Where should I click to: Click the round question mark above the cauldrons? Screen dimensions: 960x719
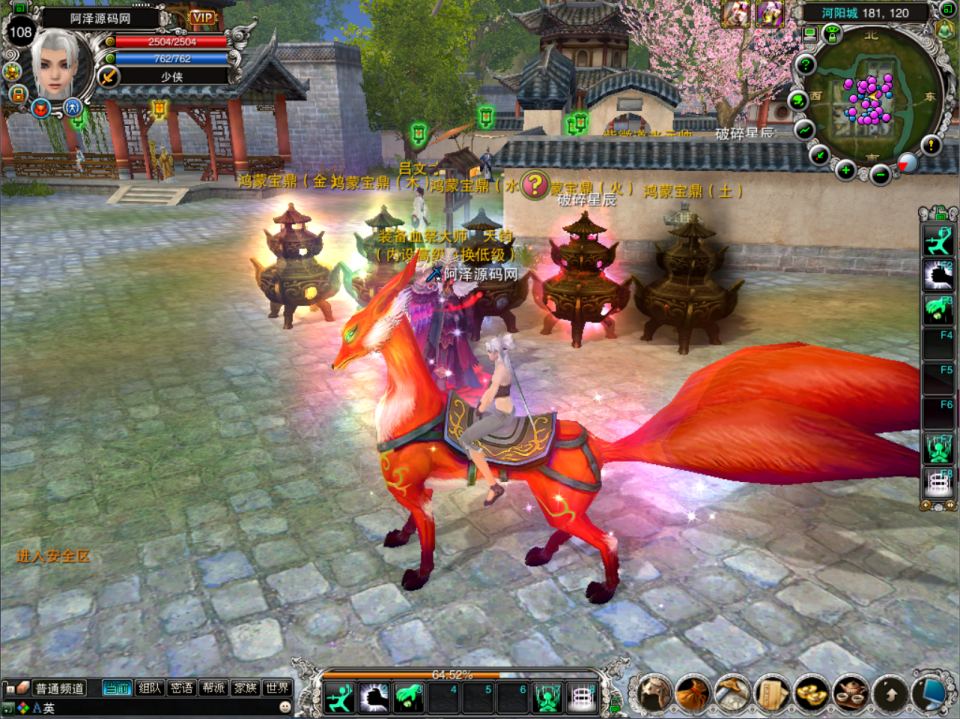pyautogui.click(x=537, y=184)
